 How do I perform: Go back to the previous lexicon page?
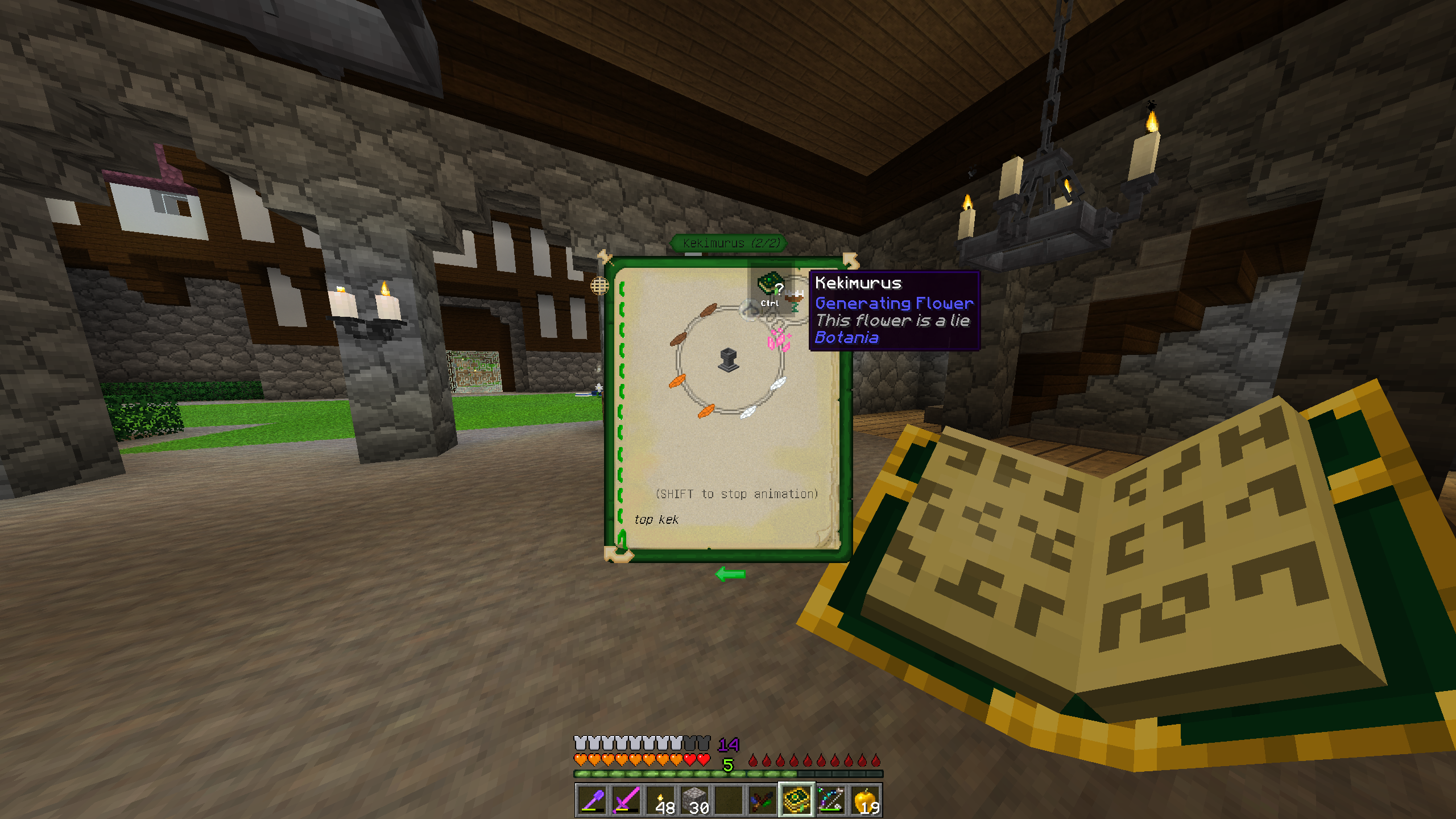[730, 574]
